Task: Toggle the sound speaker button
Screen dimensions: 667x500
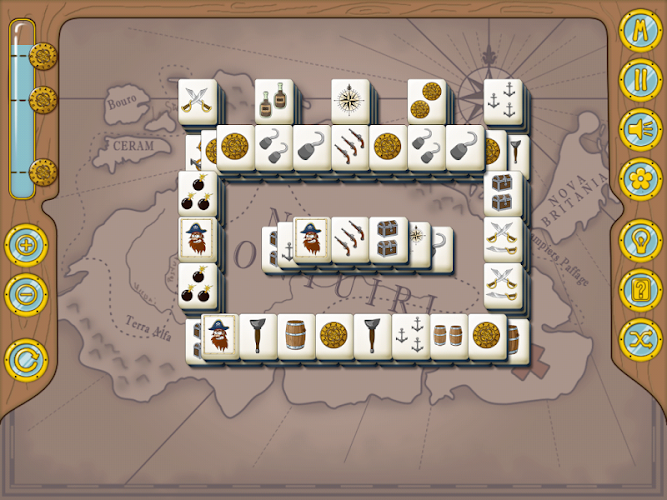Action: 637,130
